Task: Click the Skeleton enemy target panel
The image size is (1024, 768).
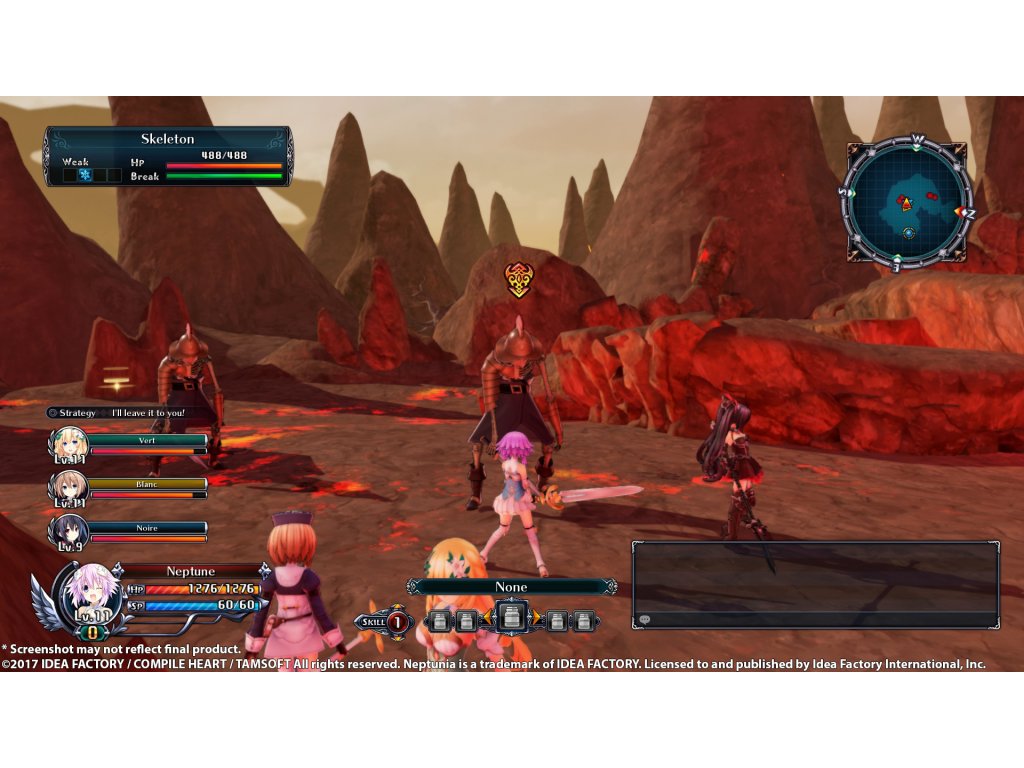Action: pos(168,156)
